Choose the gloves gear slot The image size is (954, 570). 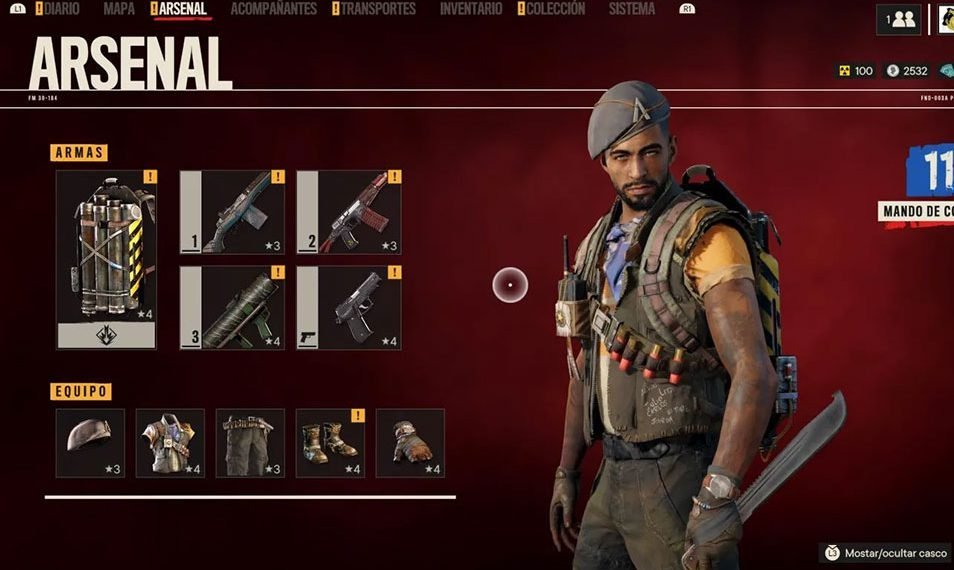pyautogui.click(x=410, y=442)
